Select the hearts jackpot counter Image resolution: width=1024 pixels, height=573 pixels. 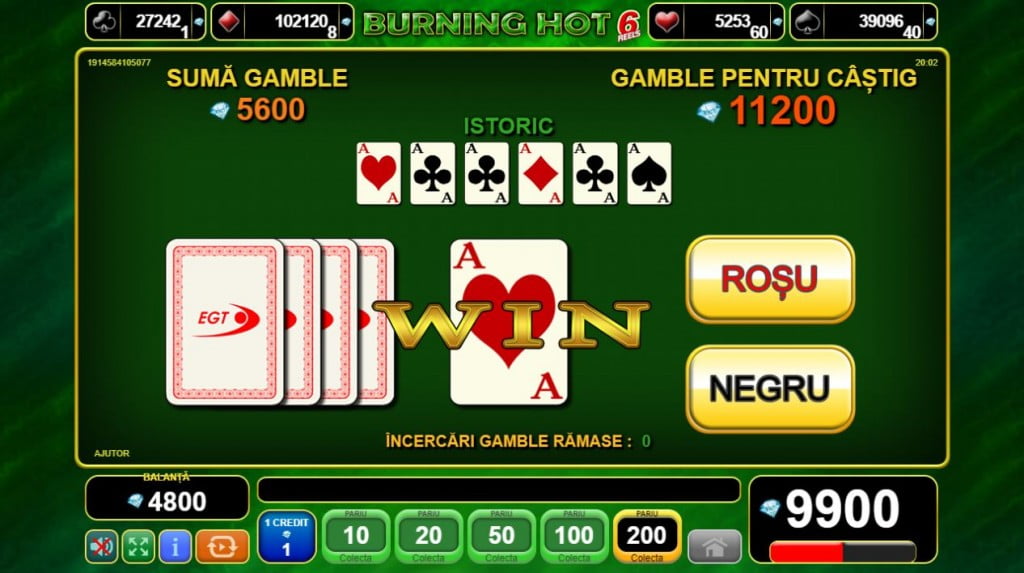pos(714,21)
